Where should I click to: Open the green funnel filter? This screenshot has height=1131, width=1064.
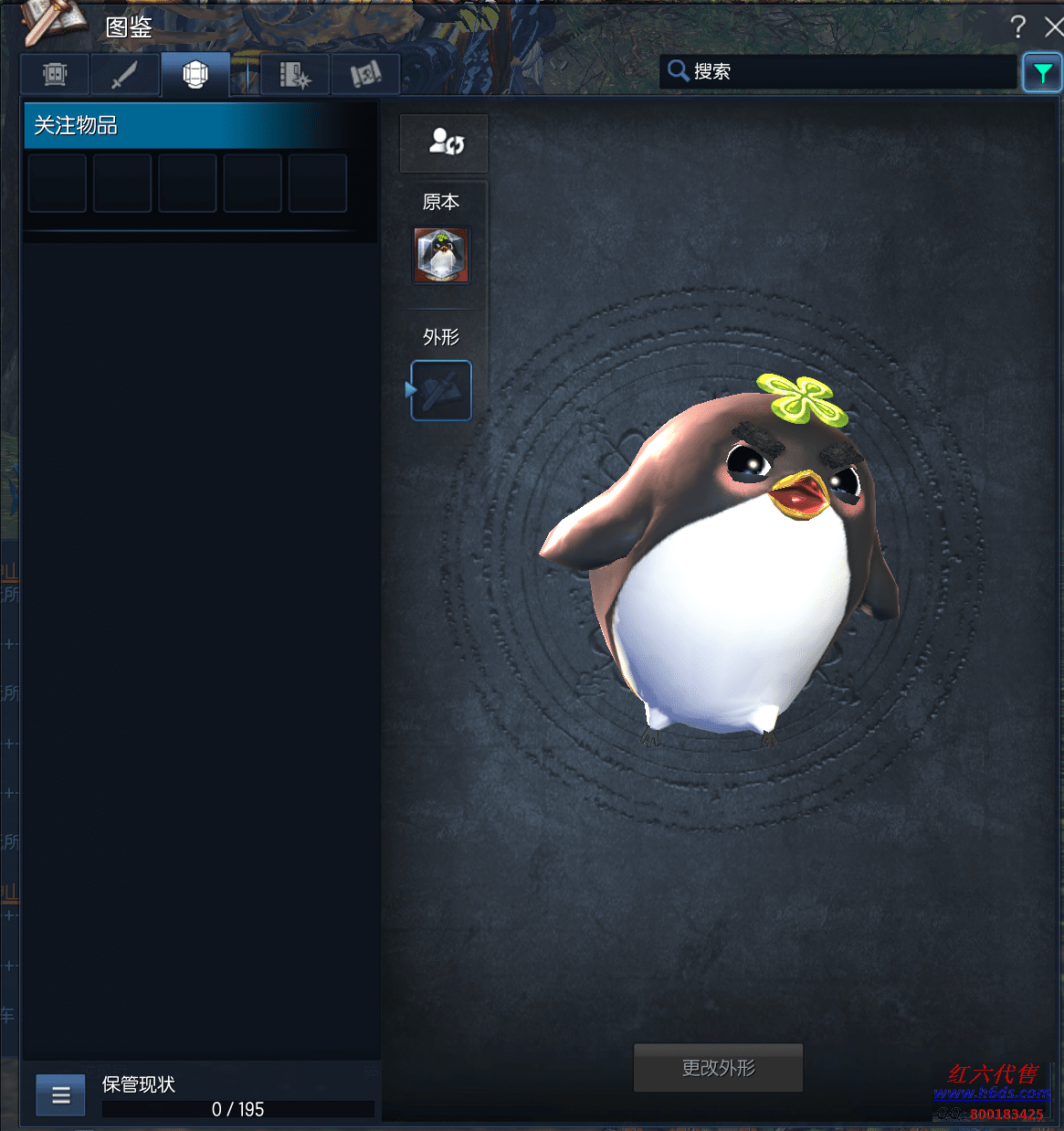1042,72
